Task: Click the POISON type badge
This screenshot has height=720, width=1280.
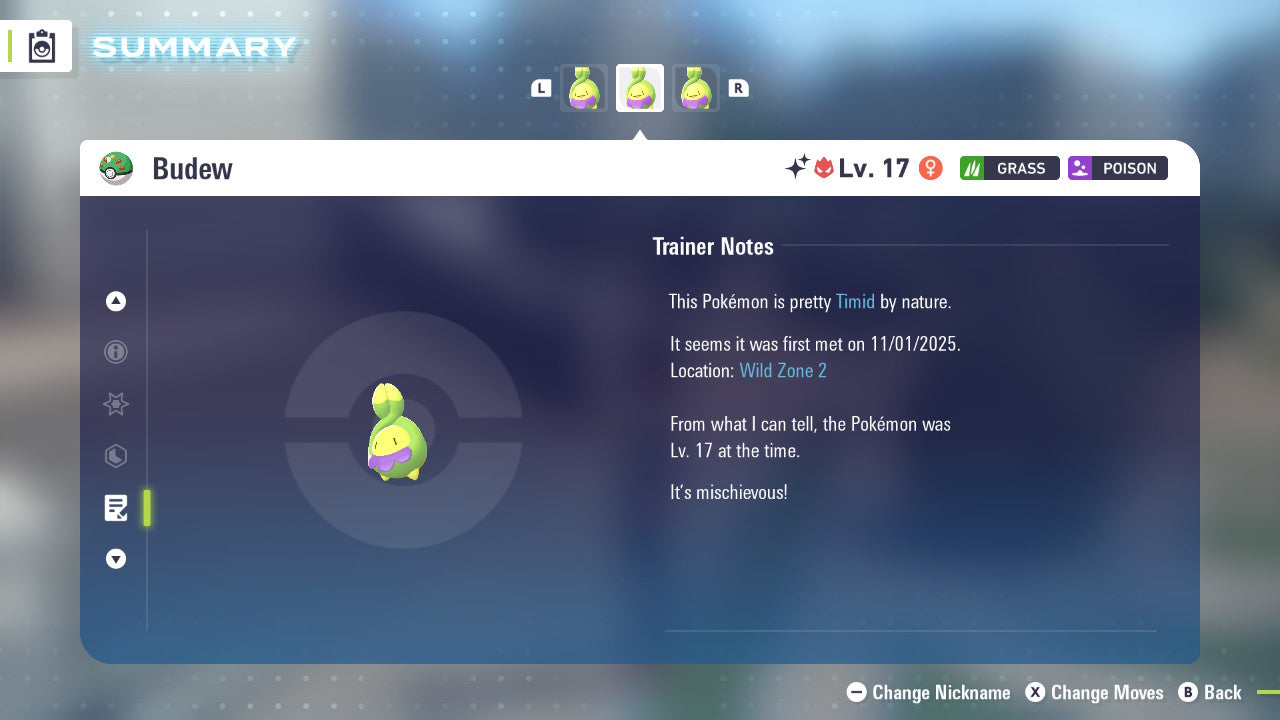Action: pyautogui.click(x=1117, y=168)
